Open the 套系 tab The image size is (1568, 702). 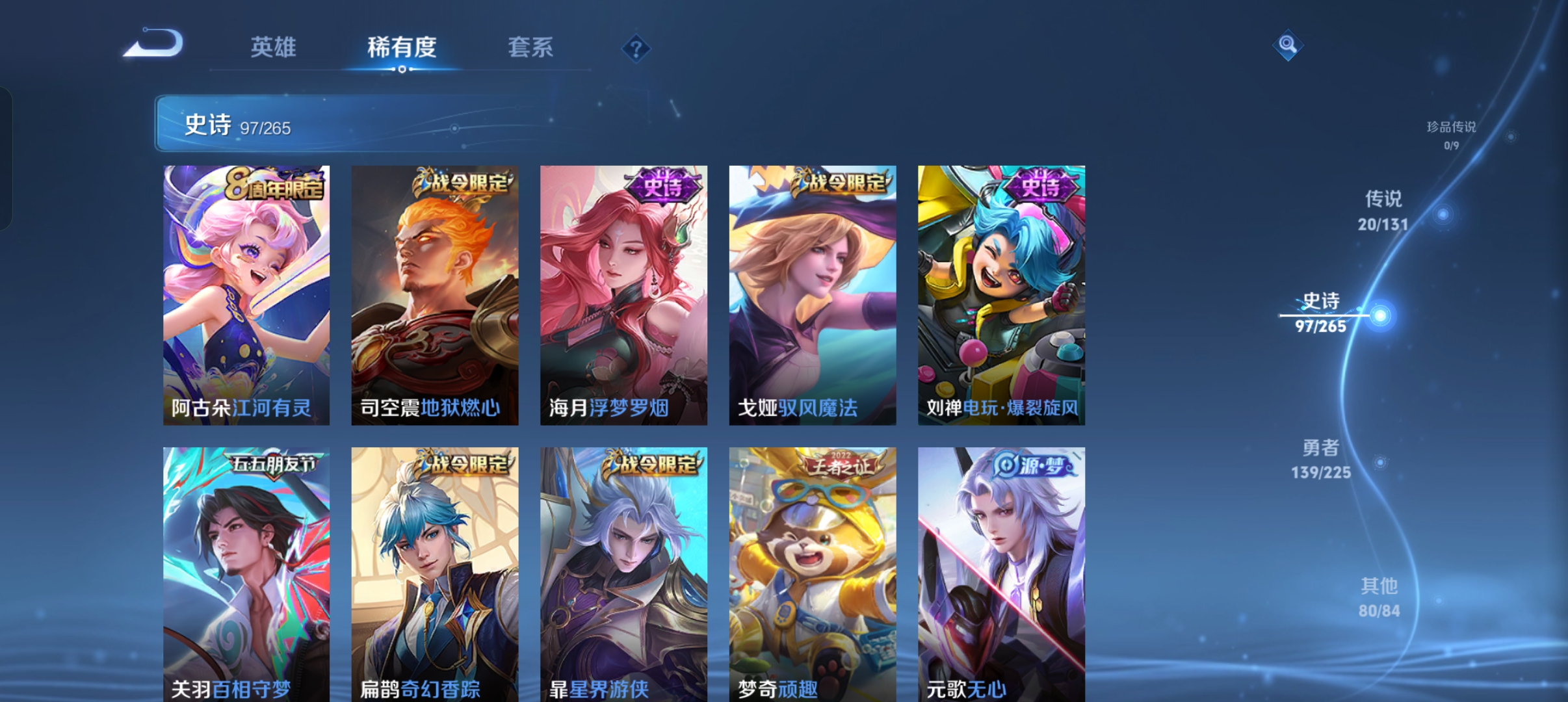(530, 47)
